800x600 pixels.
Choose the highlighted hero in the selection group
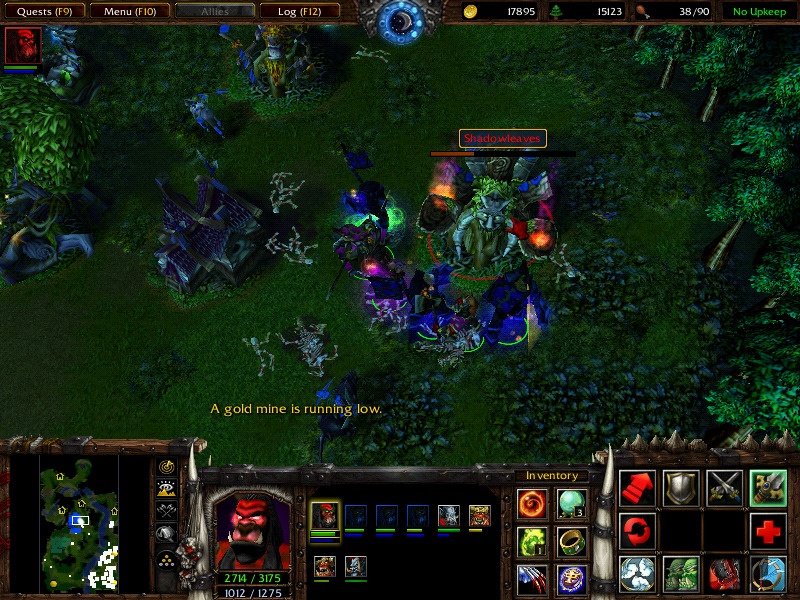[324, 517]
